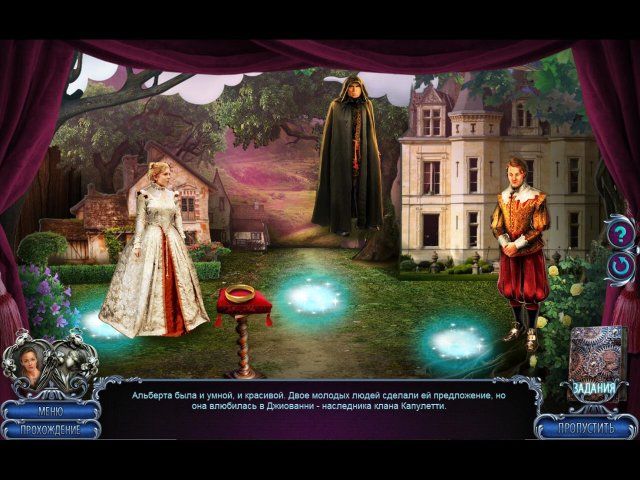Screen dimensions: 640x480
Task: Open the Меню button
Action: pyautogui.click(x=50, y=409)
